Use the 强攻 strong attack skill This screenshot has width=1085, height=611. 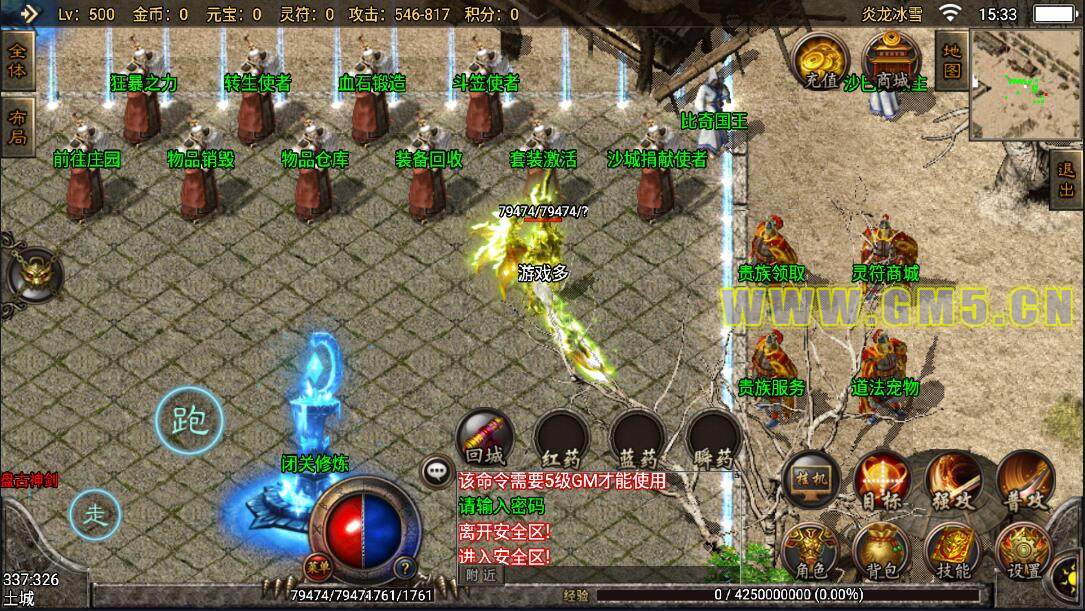point(953,480)
